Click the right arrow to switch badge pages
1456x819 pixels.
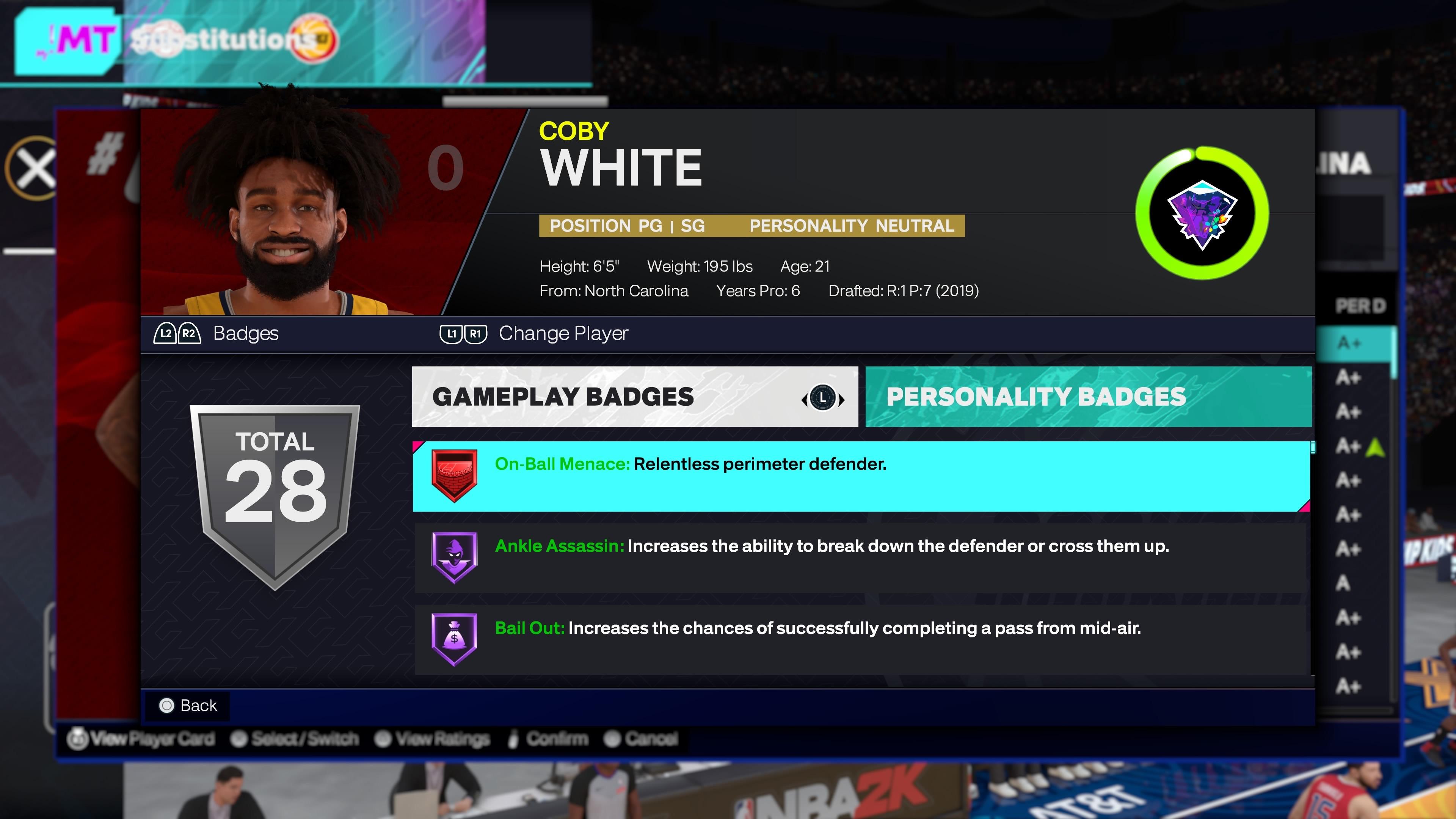click(842, 399)
